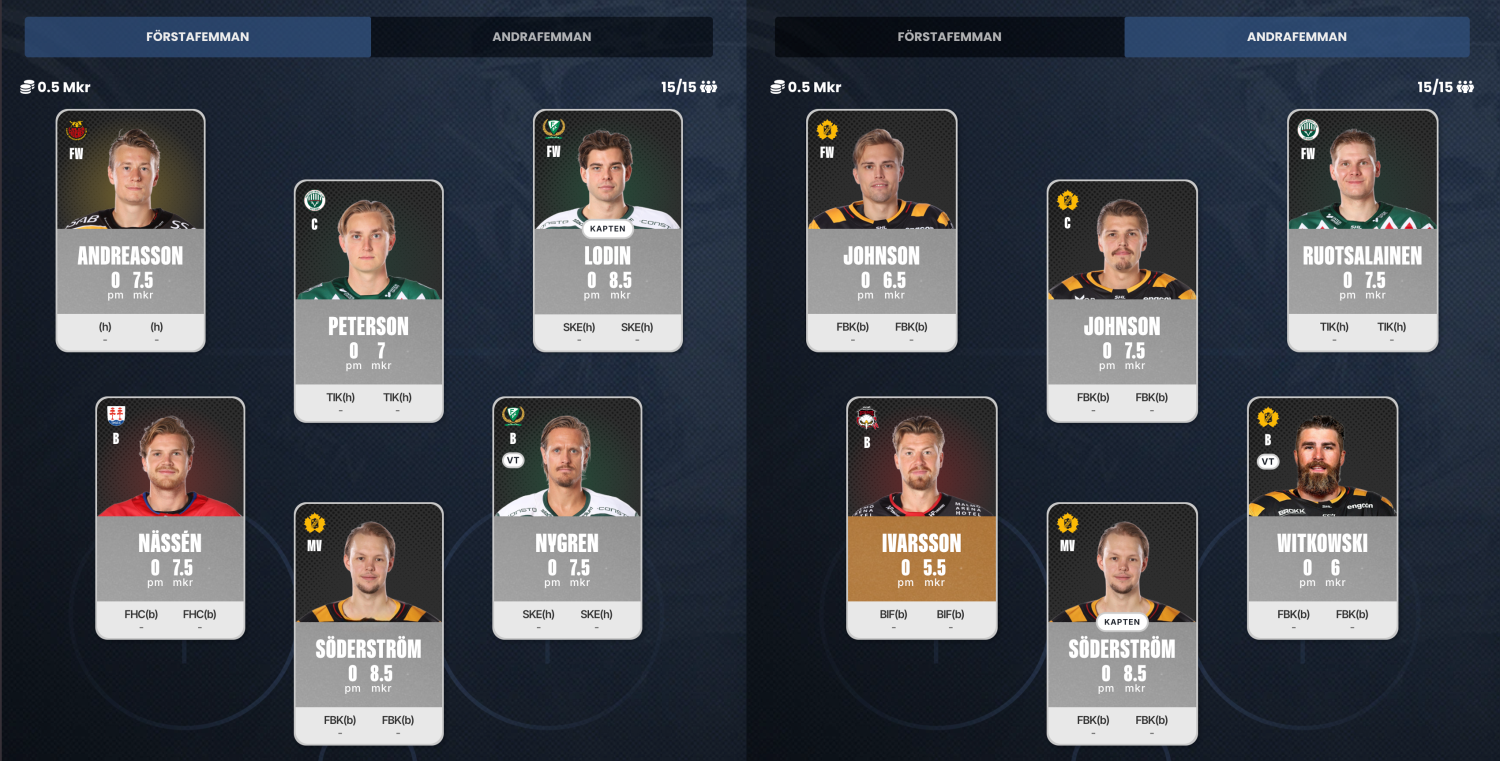The image size is (1500, 761).
Task: Pick forward Ruotsalainen's player card
Action: click(x=1362, y=230)
